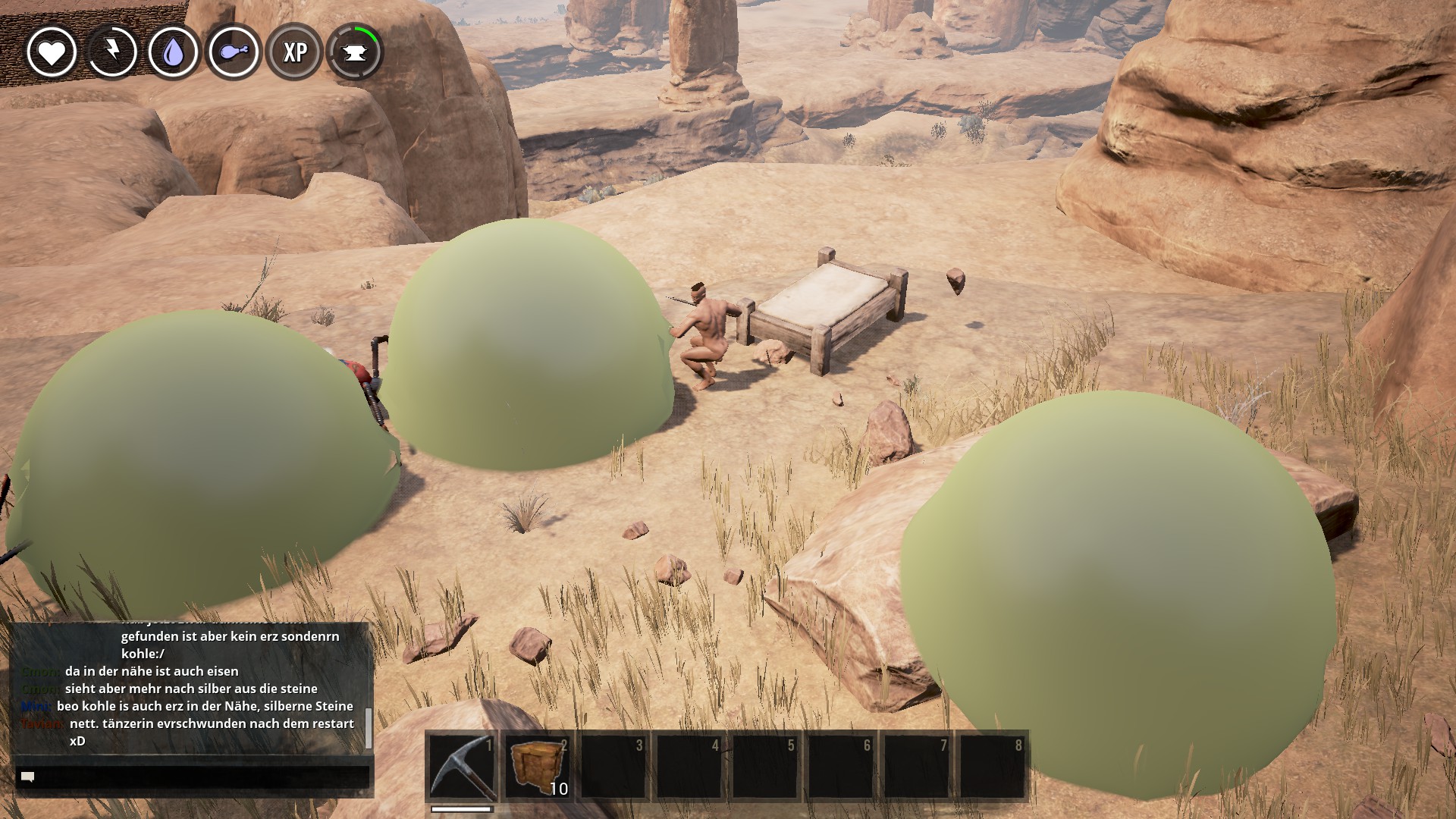1456x819 pixels.
Task: Click the chat message input box
Action: 193,777
